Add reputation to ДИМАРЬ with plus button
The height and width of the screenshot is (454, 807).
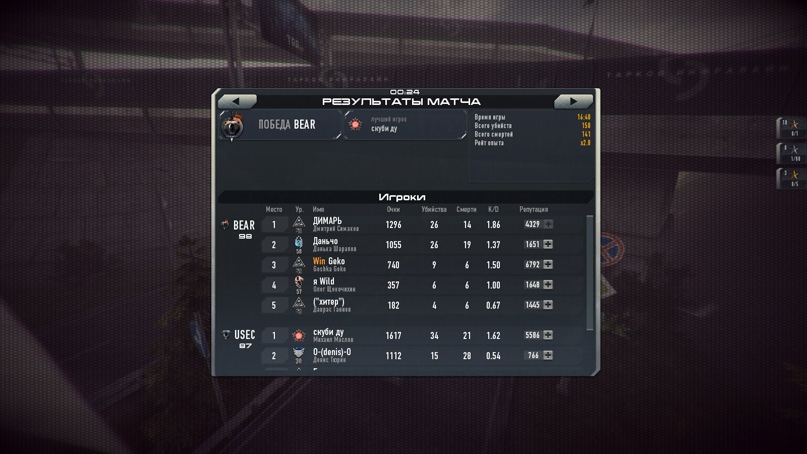(548, 225)
